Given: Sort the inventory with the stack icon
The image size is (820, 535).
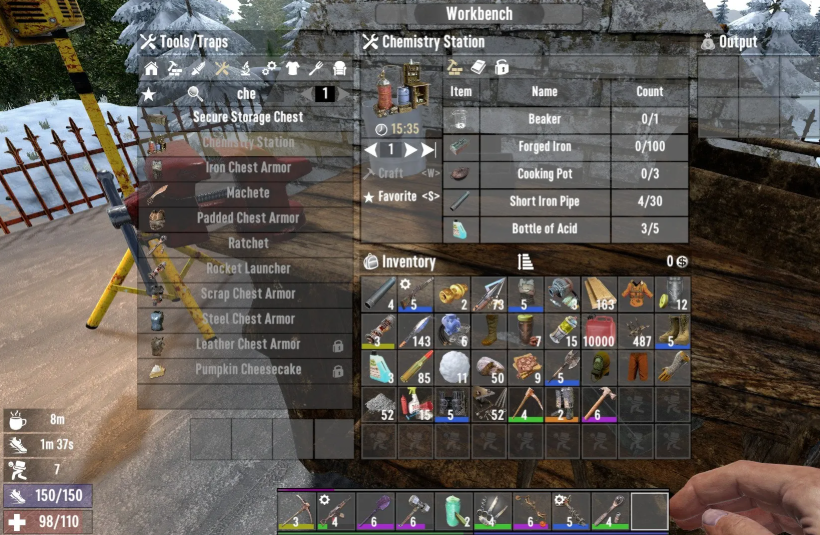Looking at the screenshot, I should (x=525, y=262).
